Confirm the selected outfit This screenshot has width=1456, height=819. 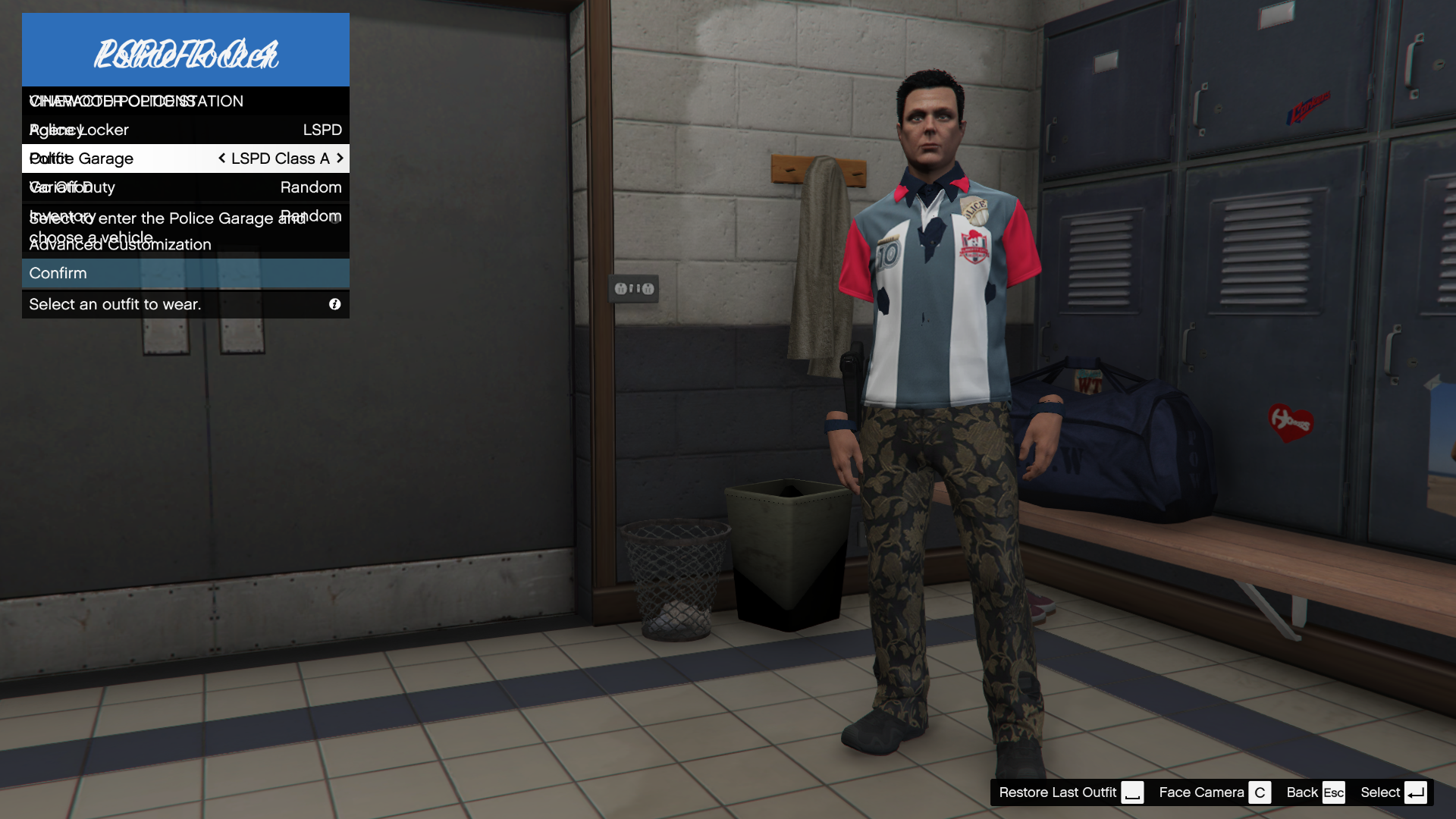(185, 273)
